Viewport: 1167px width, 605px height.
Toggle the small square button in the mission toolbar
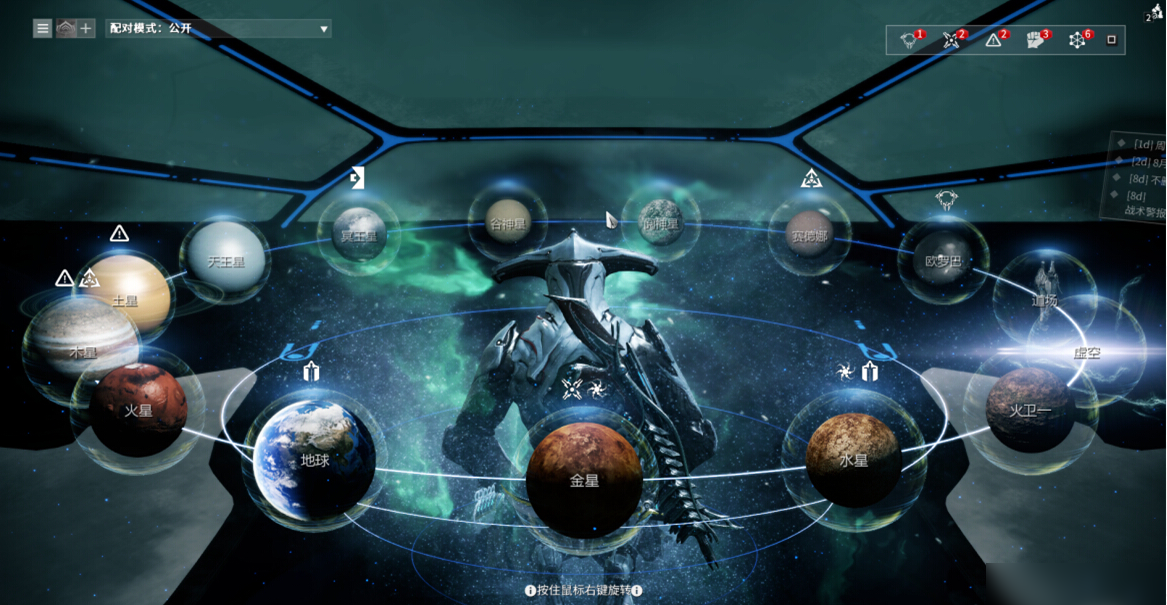pyautogui.click(x=1111, y=41)
